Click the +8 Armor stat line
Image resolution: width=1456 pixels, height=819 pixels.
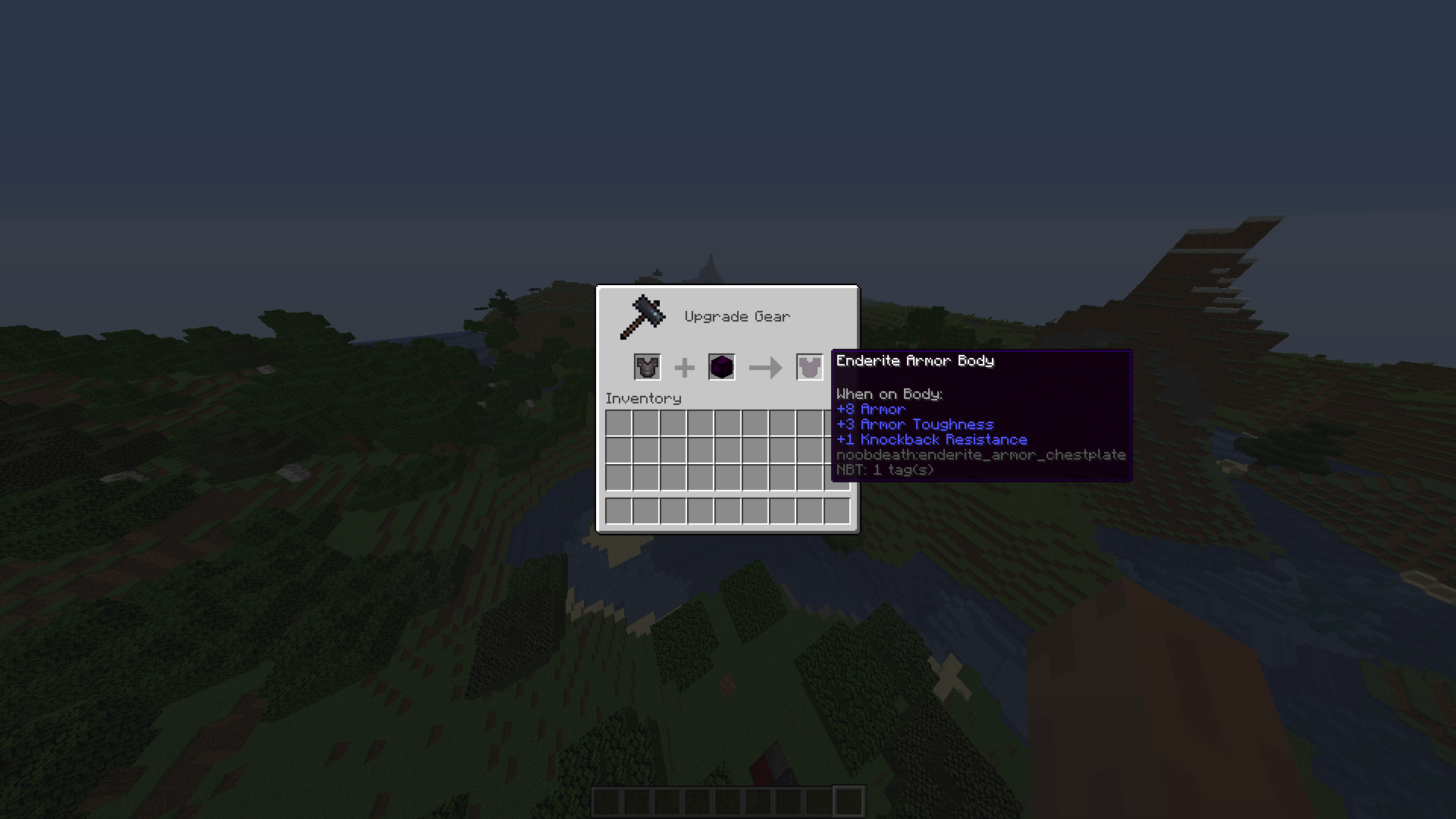(871, 409)
